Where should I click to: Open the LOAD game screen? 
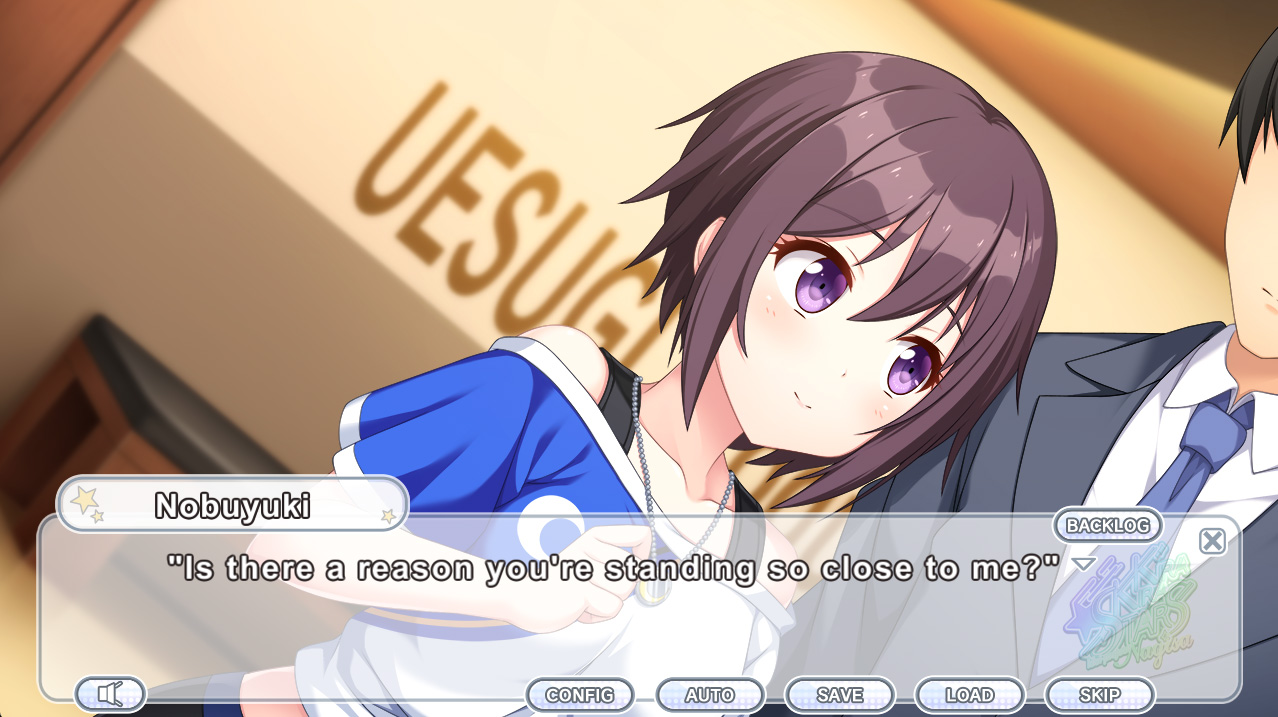tap(970, 695)
